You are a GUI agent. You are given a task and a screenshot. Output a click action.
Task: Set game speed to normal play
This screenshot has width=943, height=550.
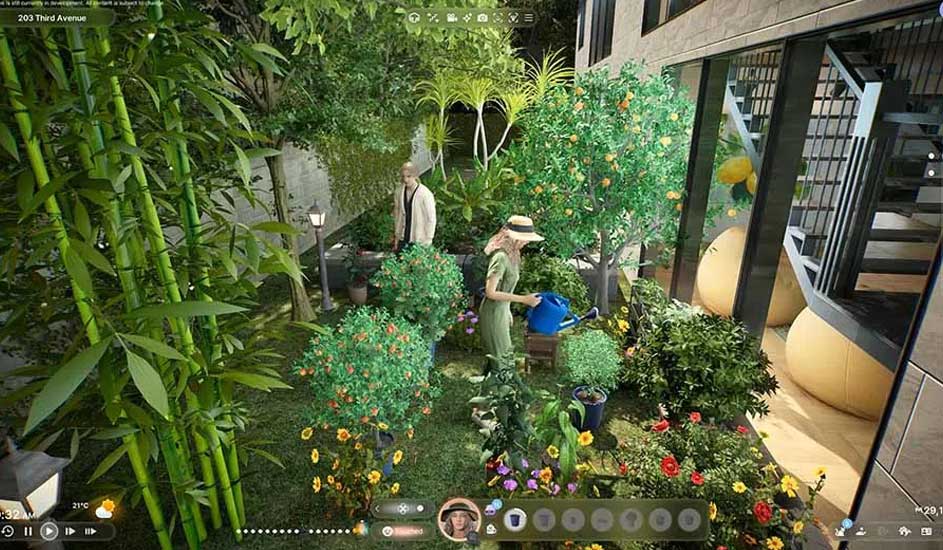click(x=48, y=532)
